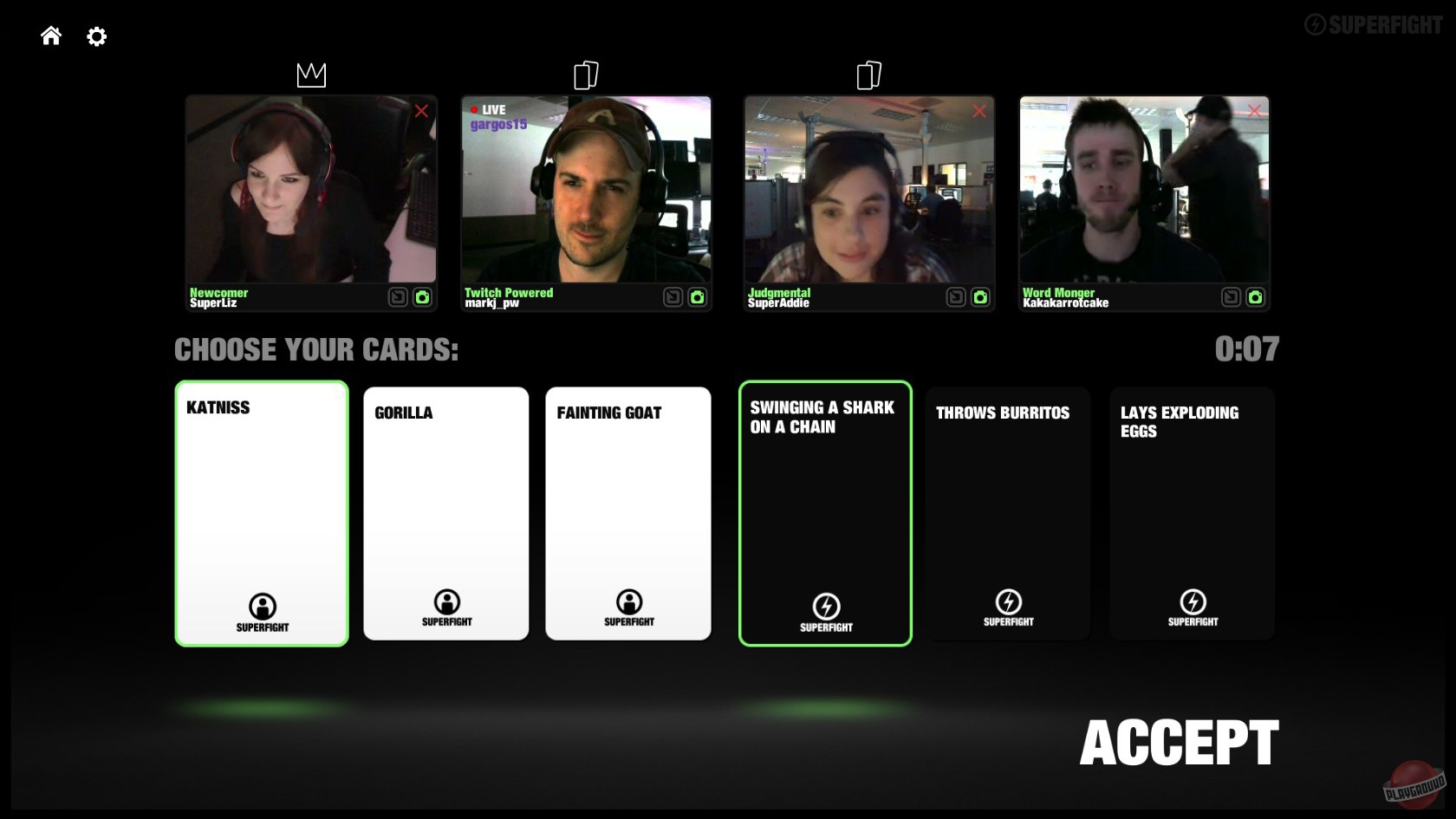Image resolution: width=1456 pixels, height=819 pixels.
Task: Remove SuperLiz with the red X
Action: pos(422,111)
